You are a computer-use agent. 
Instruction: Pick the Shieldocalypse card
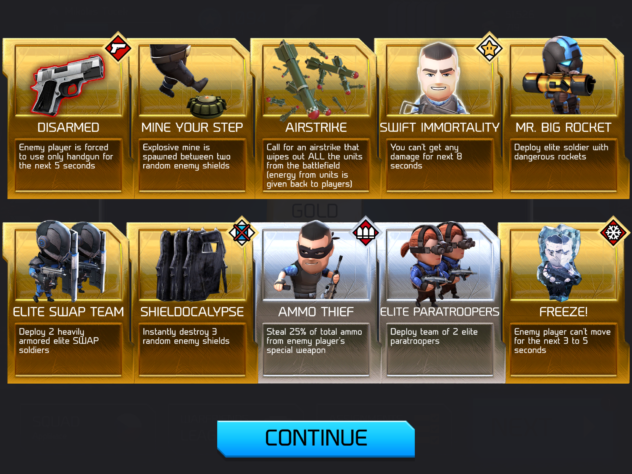(191, 302)
